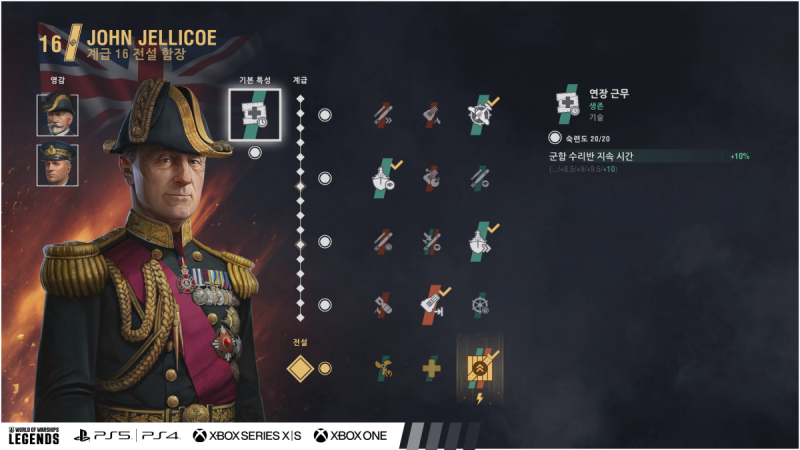
Task: Select the checked ship speed skill in third row
Action: 479,241
